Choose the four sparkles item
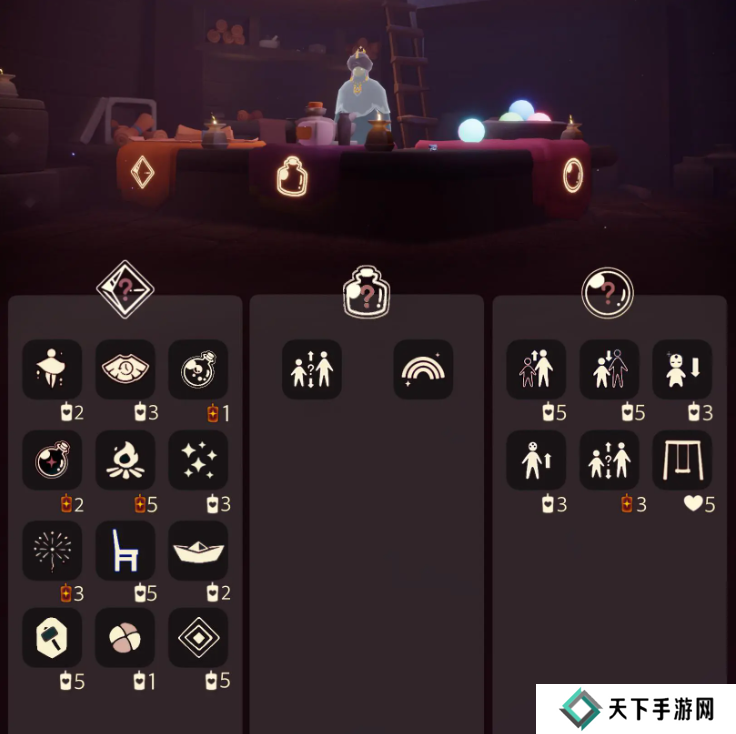 pos(198,460)
